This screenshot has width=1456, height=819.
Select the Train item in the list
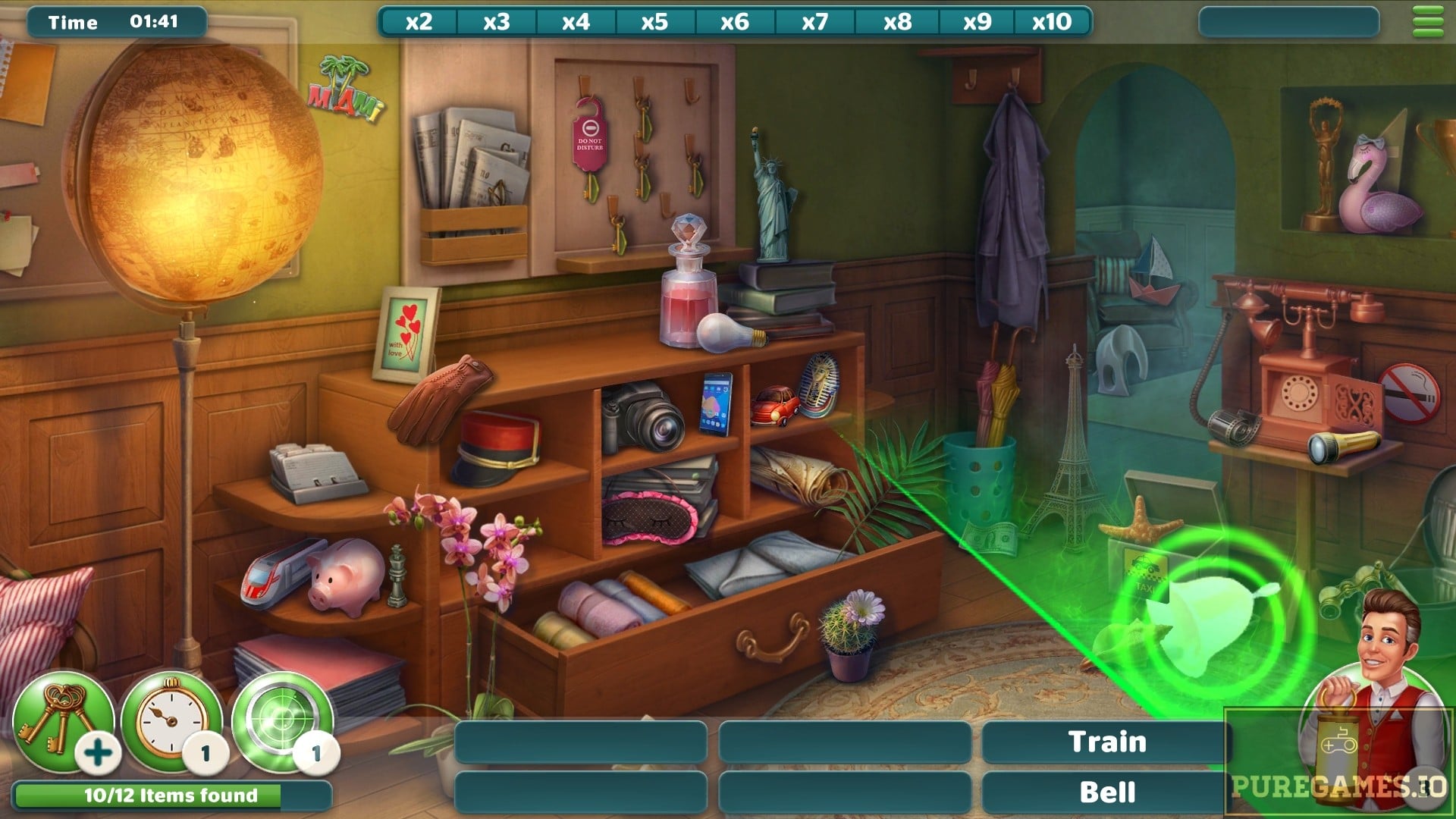[1106, 742]
